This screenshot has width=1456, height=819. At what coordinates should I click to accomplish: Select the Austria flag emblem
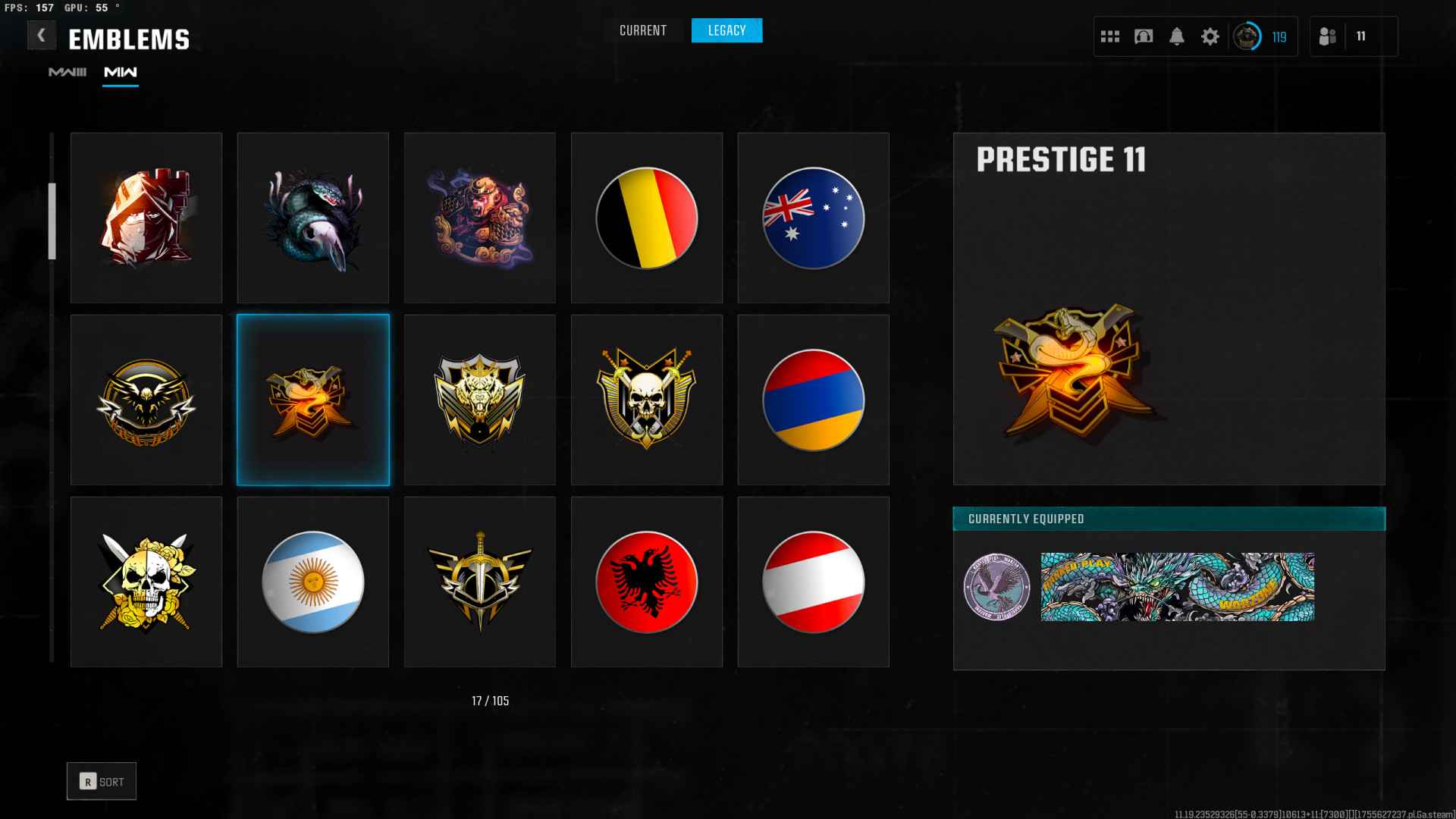813,582
